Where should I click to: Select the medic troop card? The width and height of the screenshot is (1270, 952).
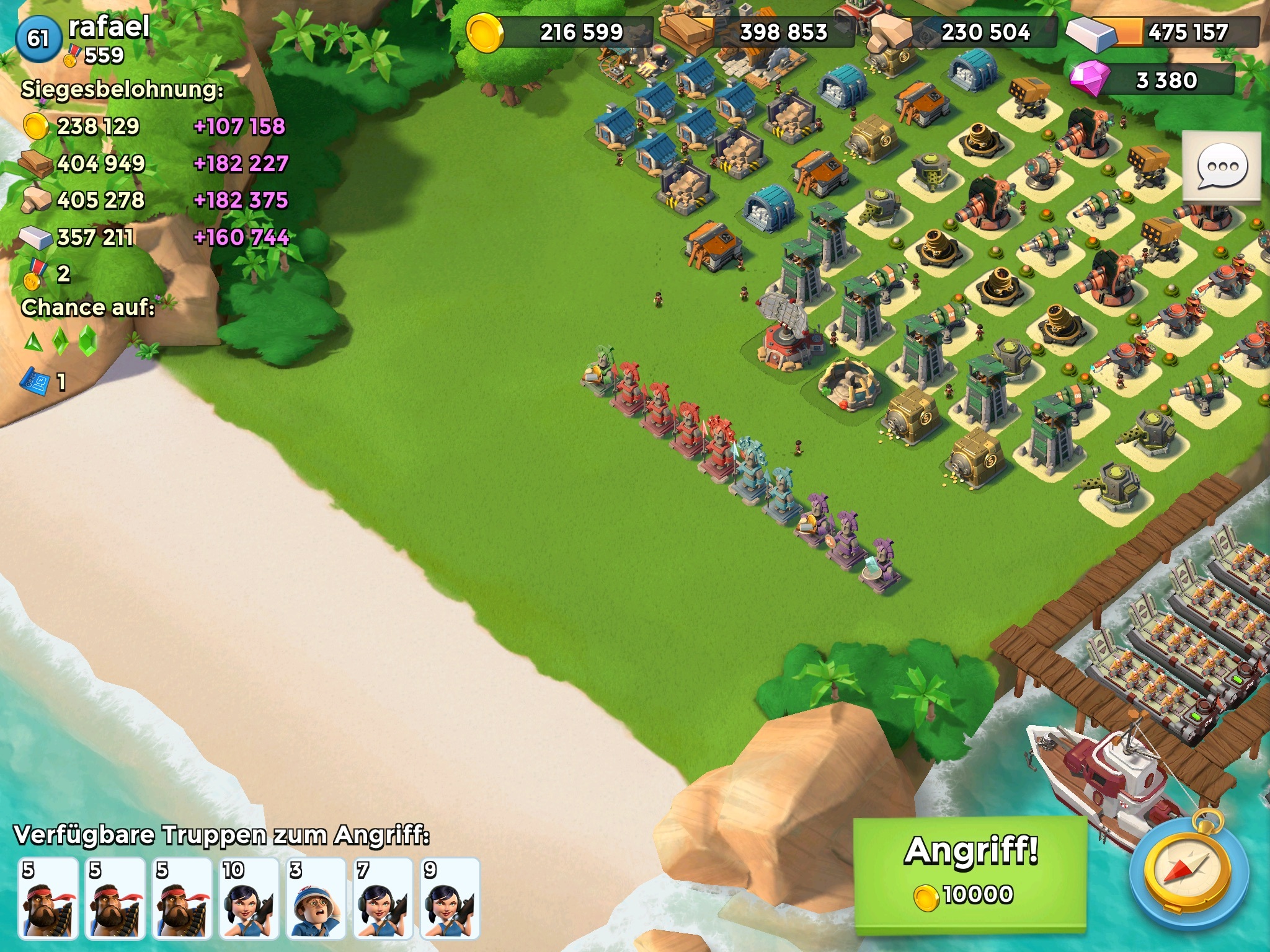[316, 898]
